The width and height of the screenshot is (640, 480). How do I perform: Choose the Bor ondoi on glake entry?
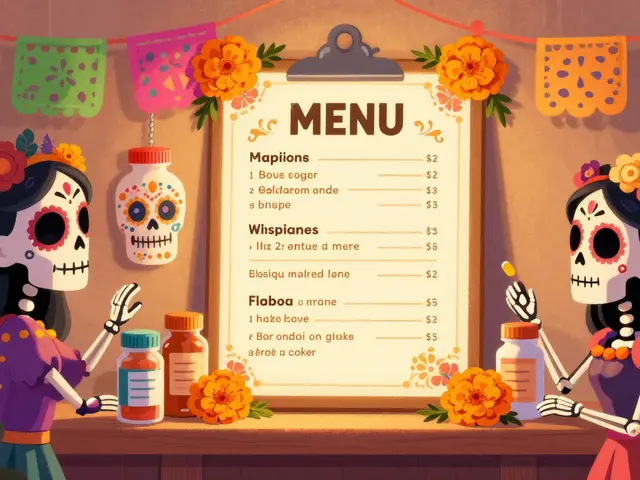(x=303, y=336)
